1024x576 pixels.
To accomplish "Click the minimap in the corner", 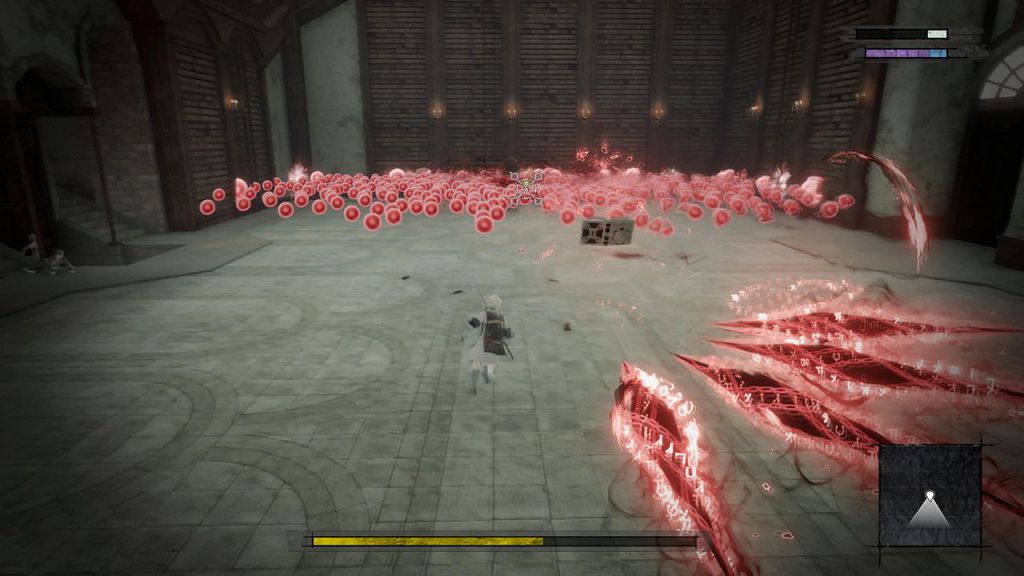I will click(930, 495).
